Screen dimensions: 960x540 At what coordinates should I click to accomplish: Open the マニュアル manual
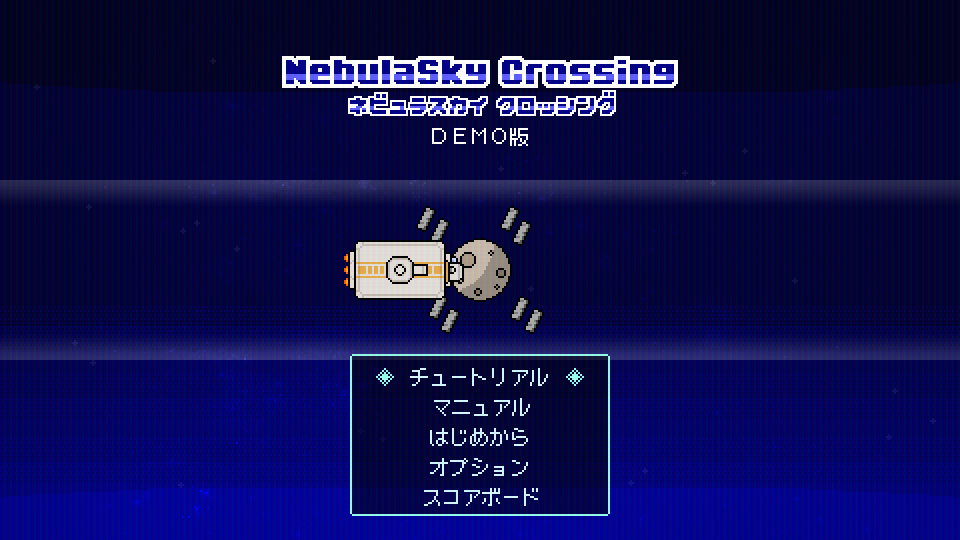point(480,408)
